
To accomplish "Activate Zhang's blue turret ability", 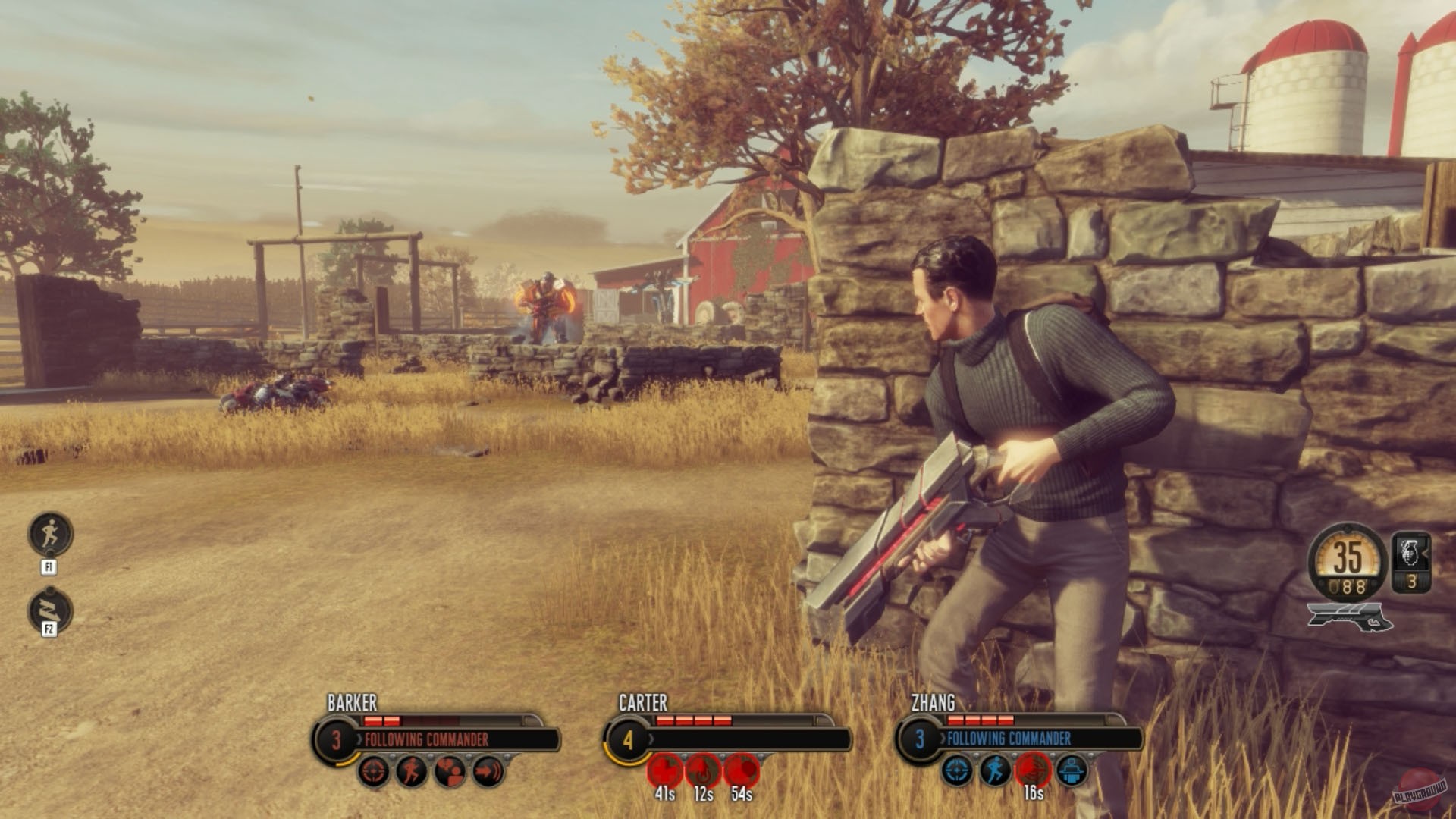I will click(x=1071, y=771).
